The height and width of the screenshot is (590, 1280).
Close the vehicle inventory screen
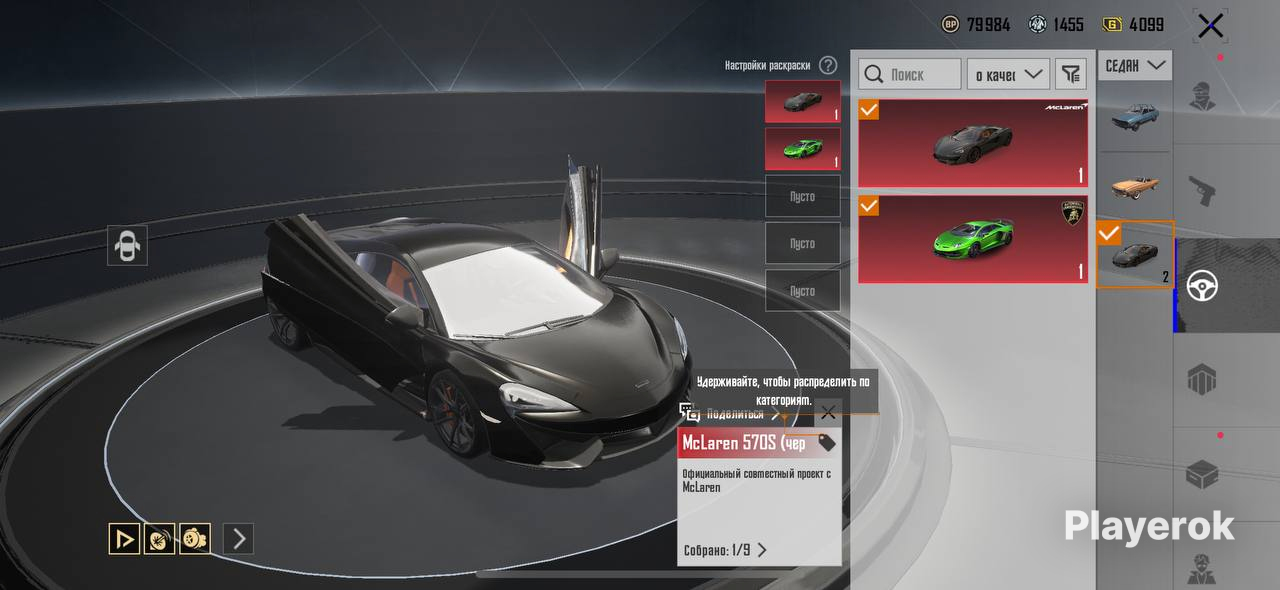1210,26
